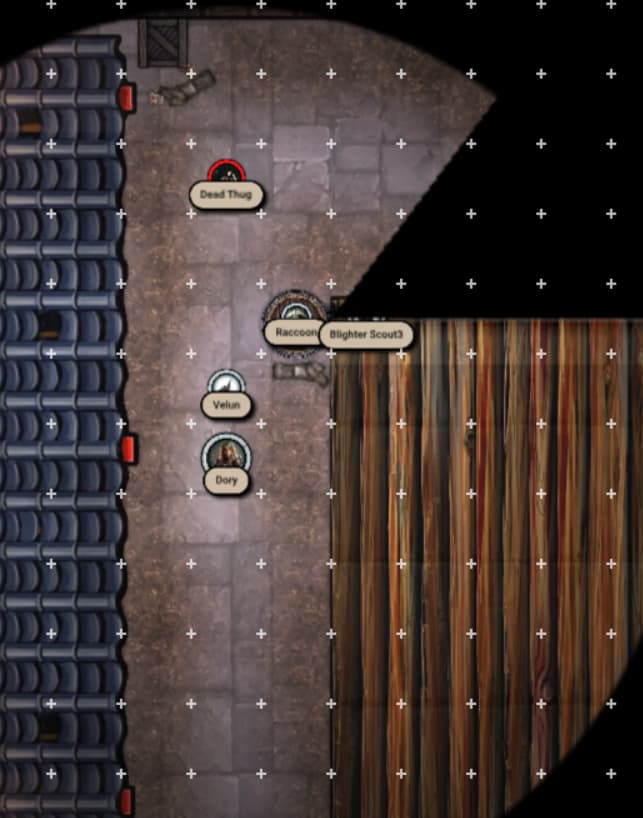Select the Dory character token
Screen dimensions: 643x818
pyautogui.click(x=227, y=453)
